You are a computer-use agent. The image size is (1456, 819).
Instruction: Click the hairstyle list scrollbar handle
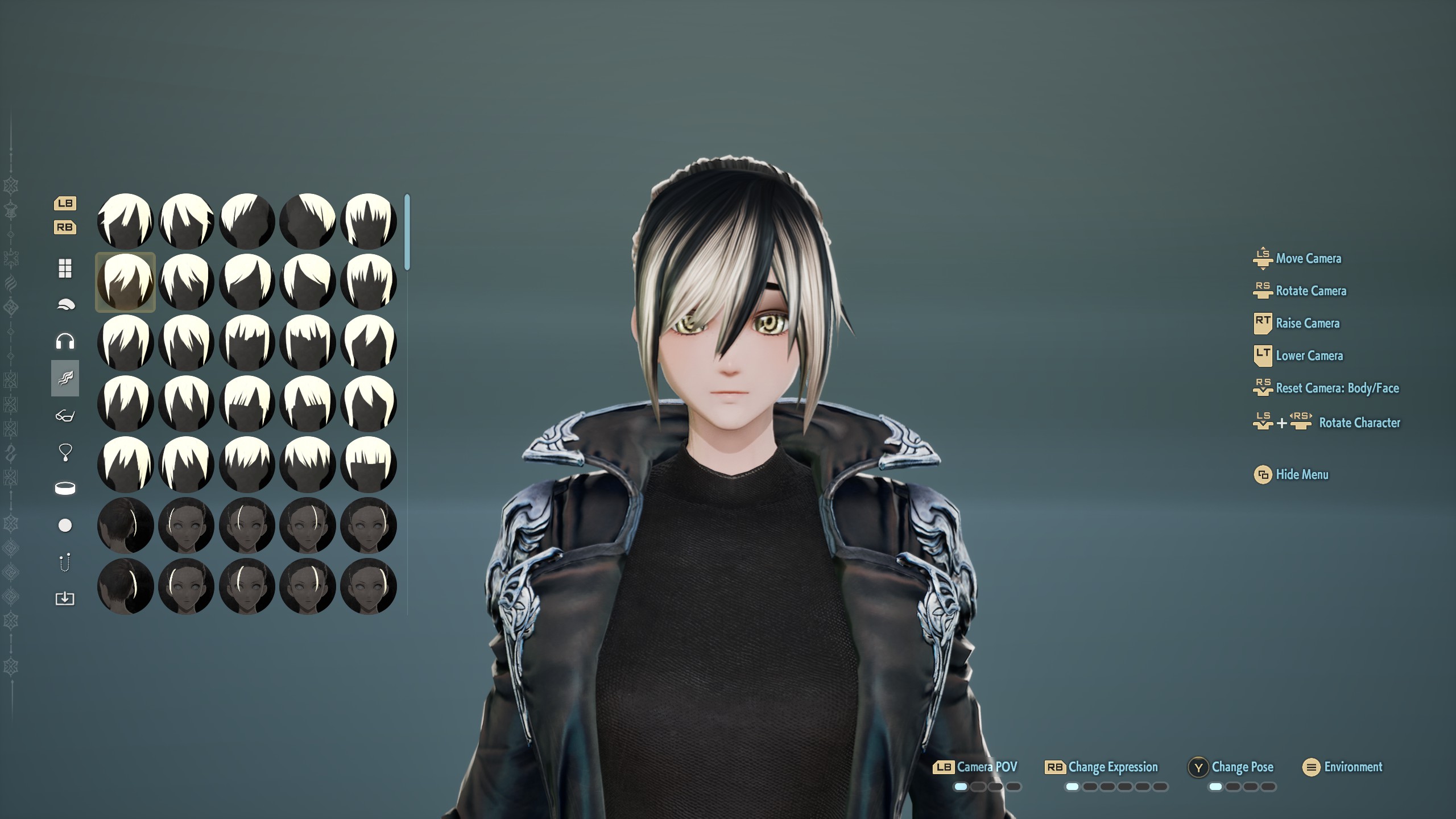click(407, 231)
